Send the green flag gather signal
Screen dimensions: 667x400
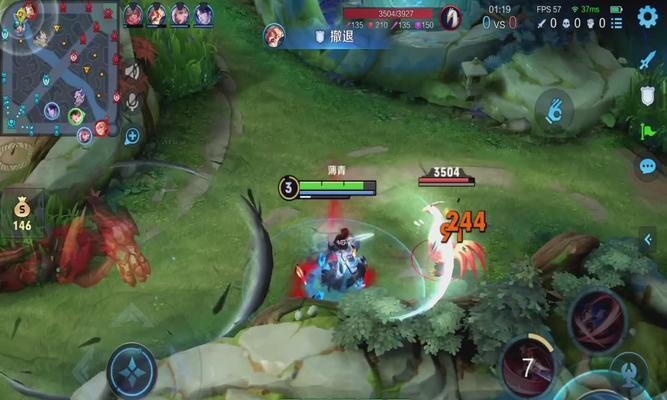(x=647, y=131)
